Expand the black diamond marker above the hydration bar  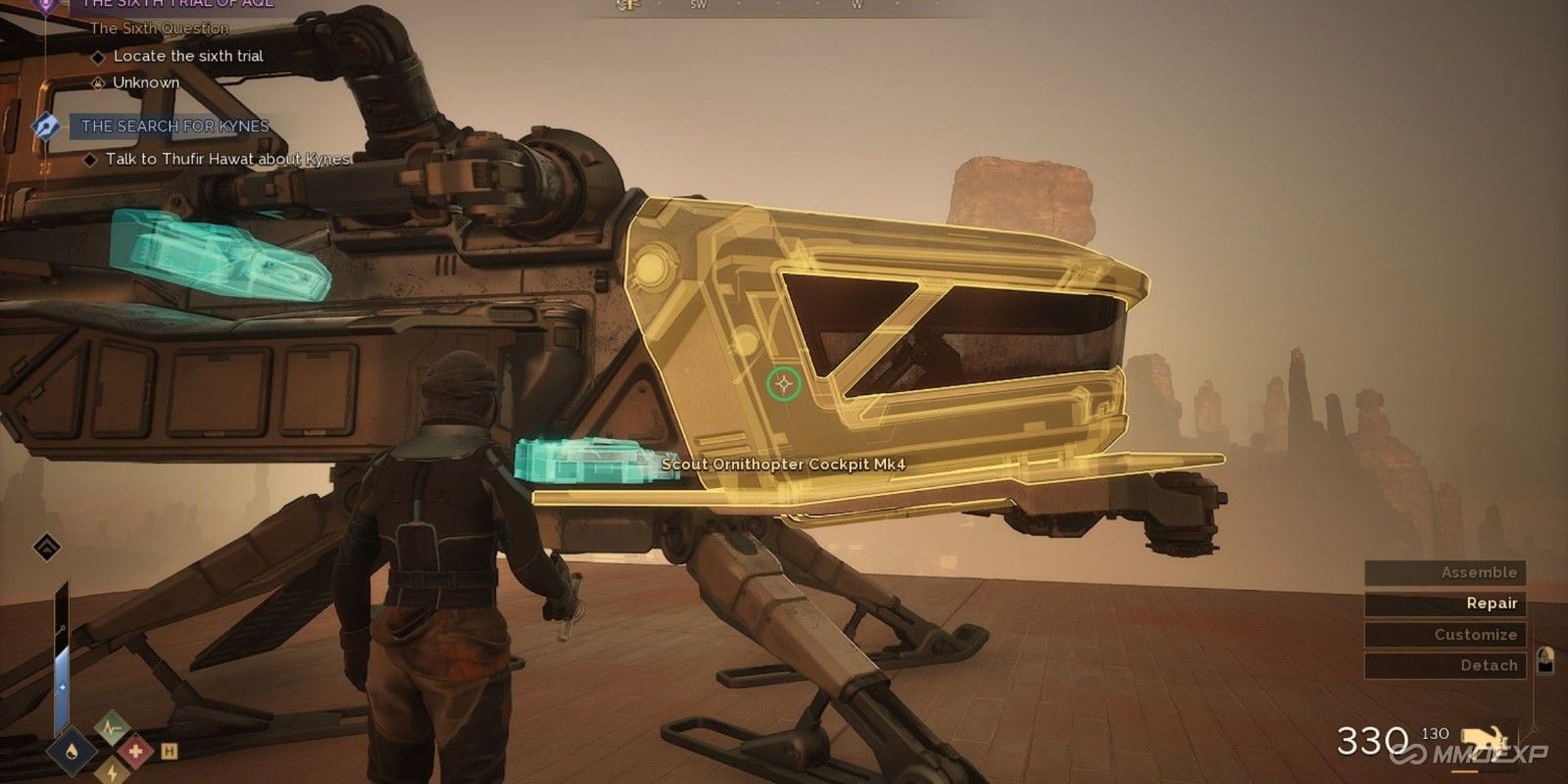[46, 549]
